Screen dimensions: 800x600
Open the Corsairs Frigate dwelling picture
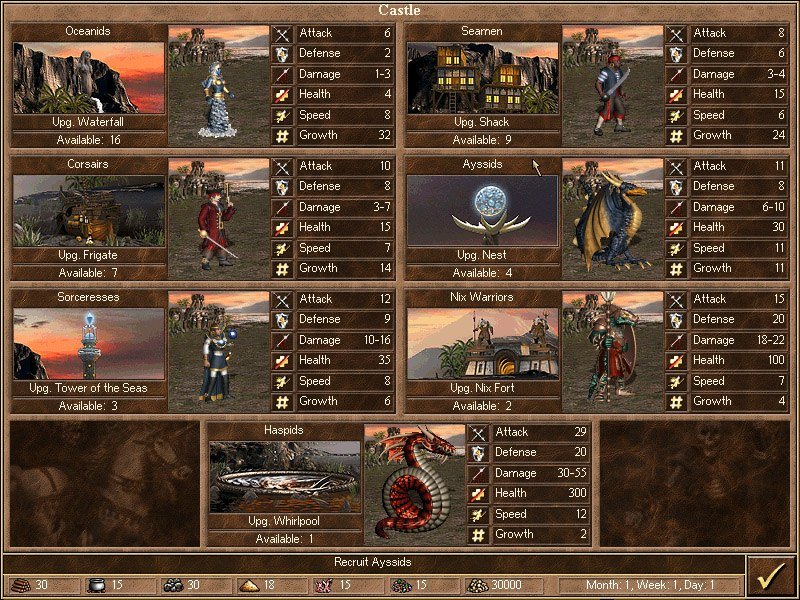[x=88, y=210]
